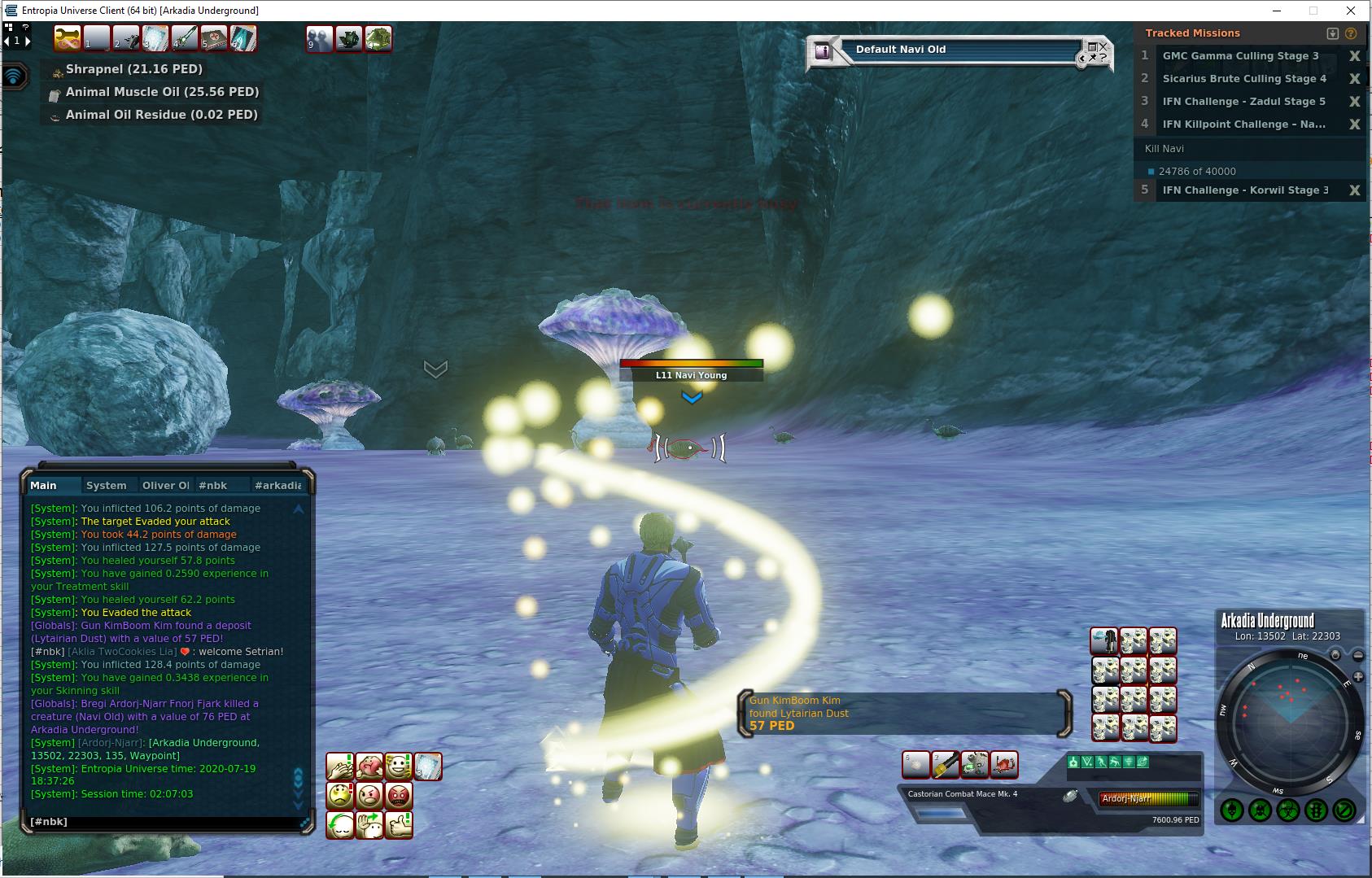Image resolution: width=1372 pixels, height=878 pixels.
Task: Select the Main chat tab
Action: pyautogui.click(x=44, y=486)
